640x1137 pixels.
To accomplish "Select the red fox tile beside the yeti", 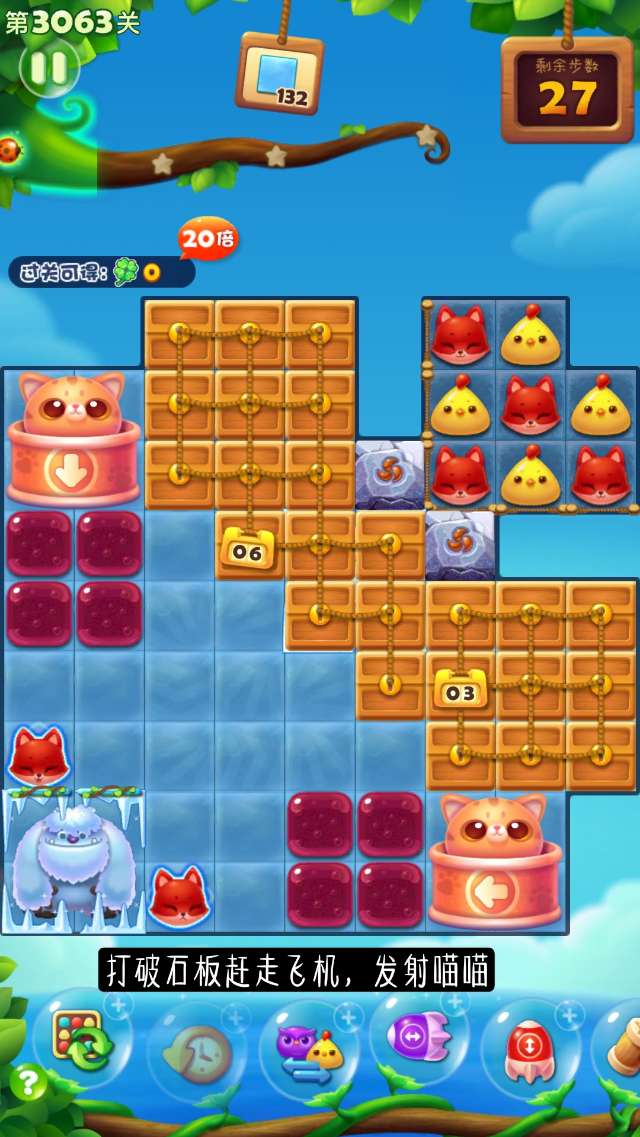I will tap(179, 896).
